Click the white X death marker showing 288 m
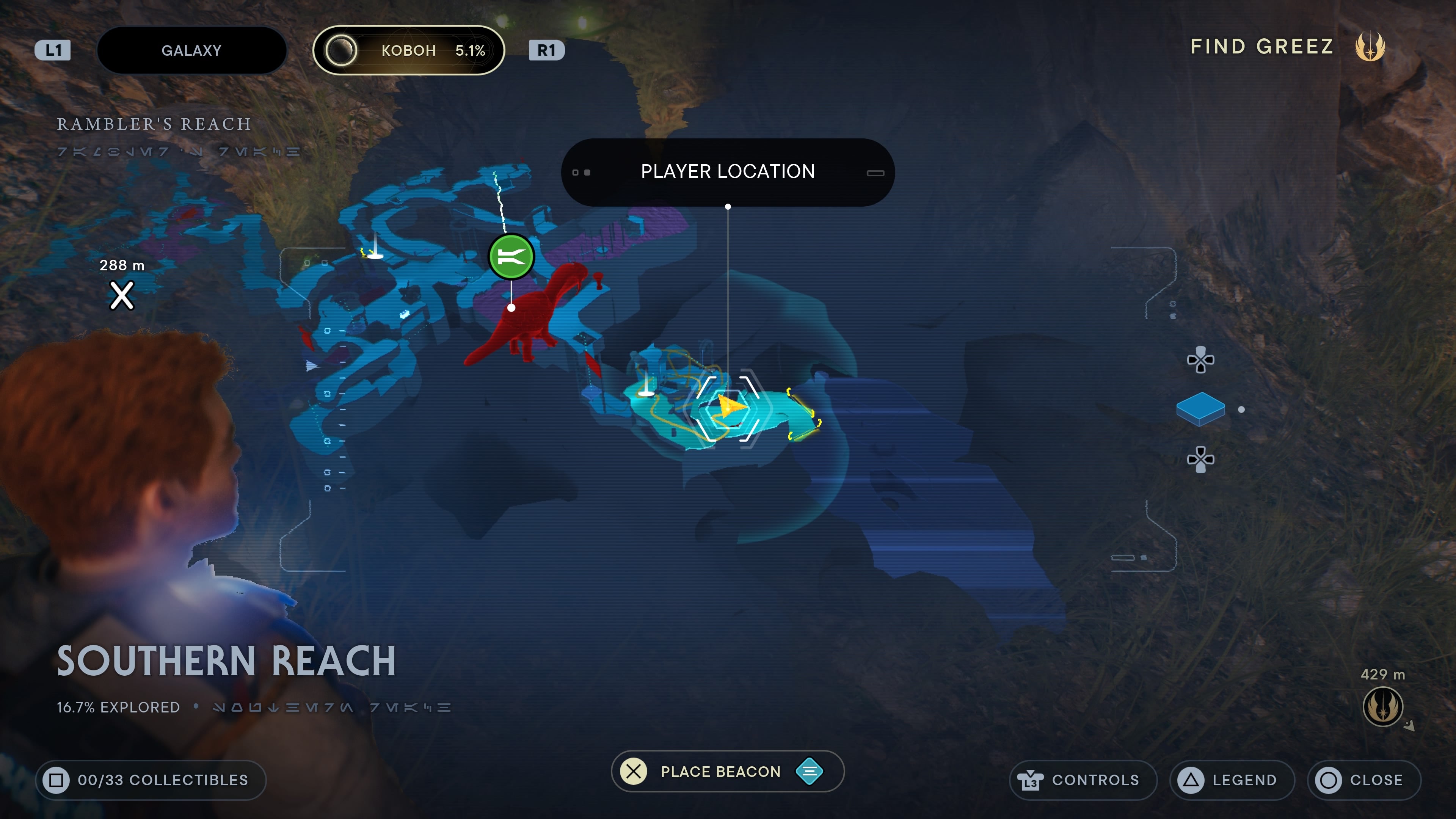This screenshot has height=819, width=1456. point(121,295)
